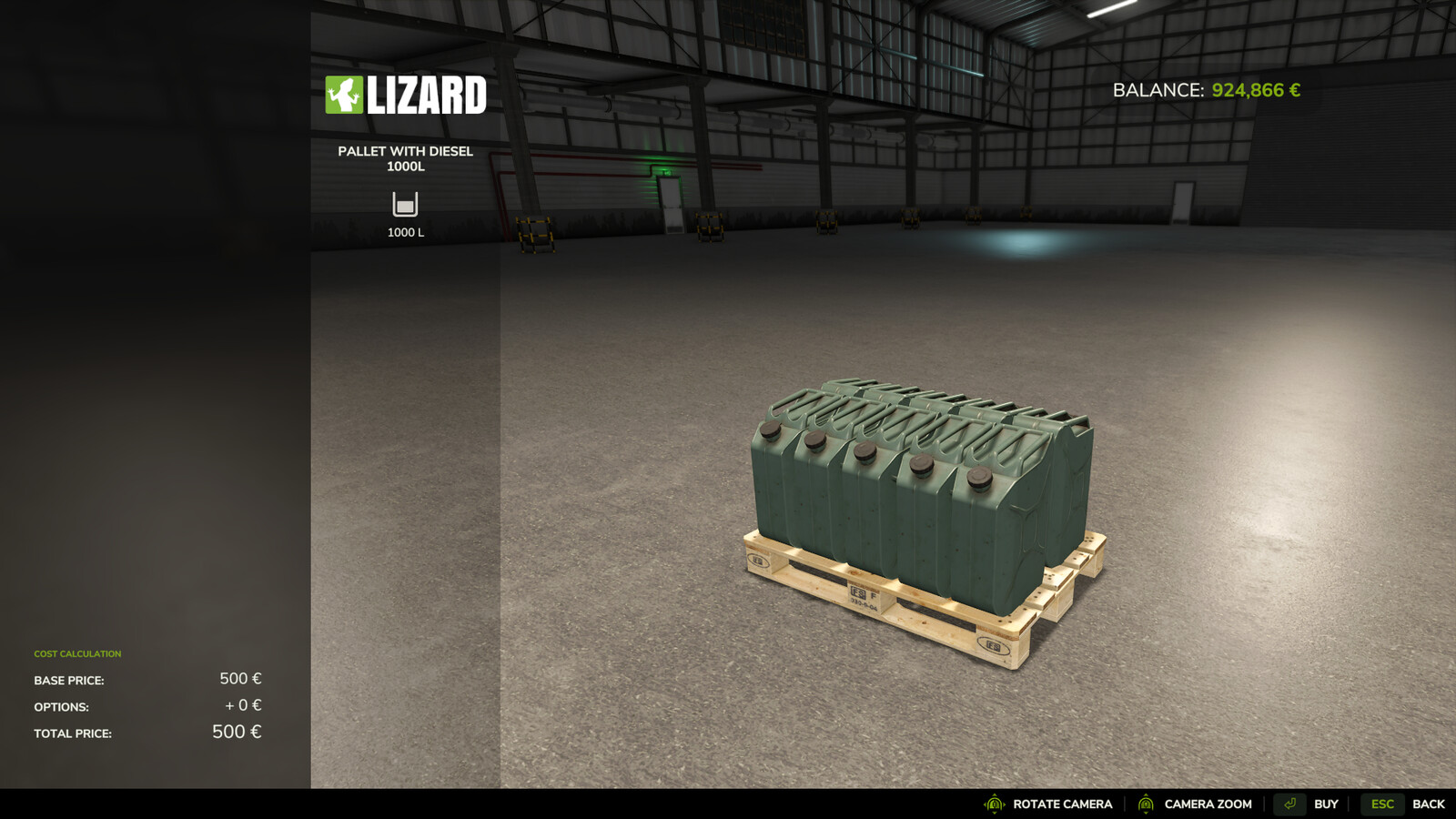The image size is (1456, 819).
Task: Click the BACK menu item
Action: [x=1431, y=804]
